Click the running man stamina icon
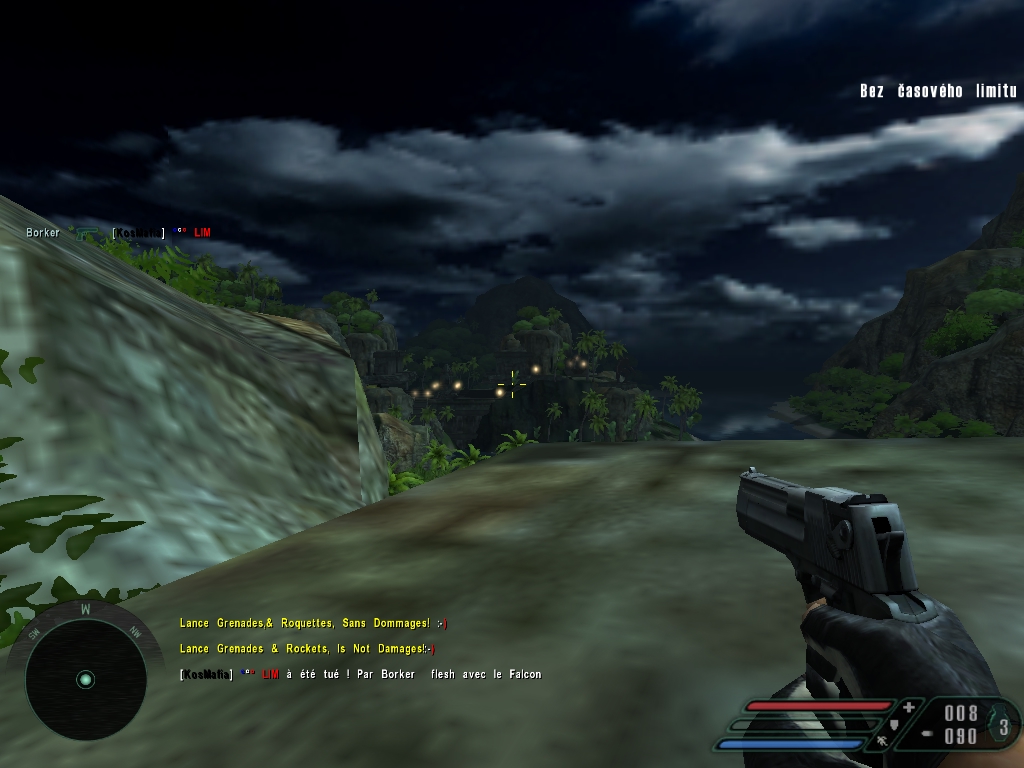The image size is (1024, 768). (881, 742)
